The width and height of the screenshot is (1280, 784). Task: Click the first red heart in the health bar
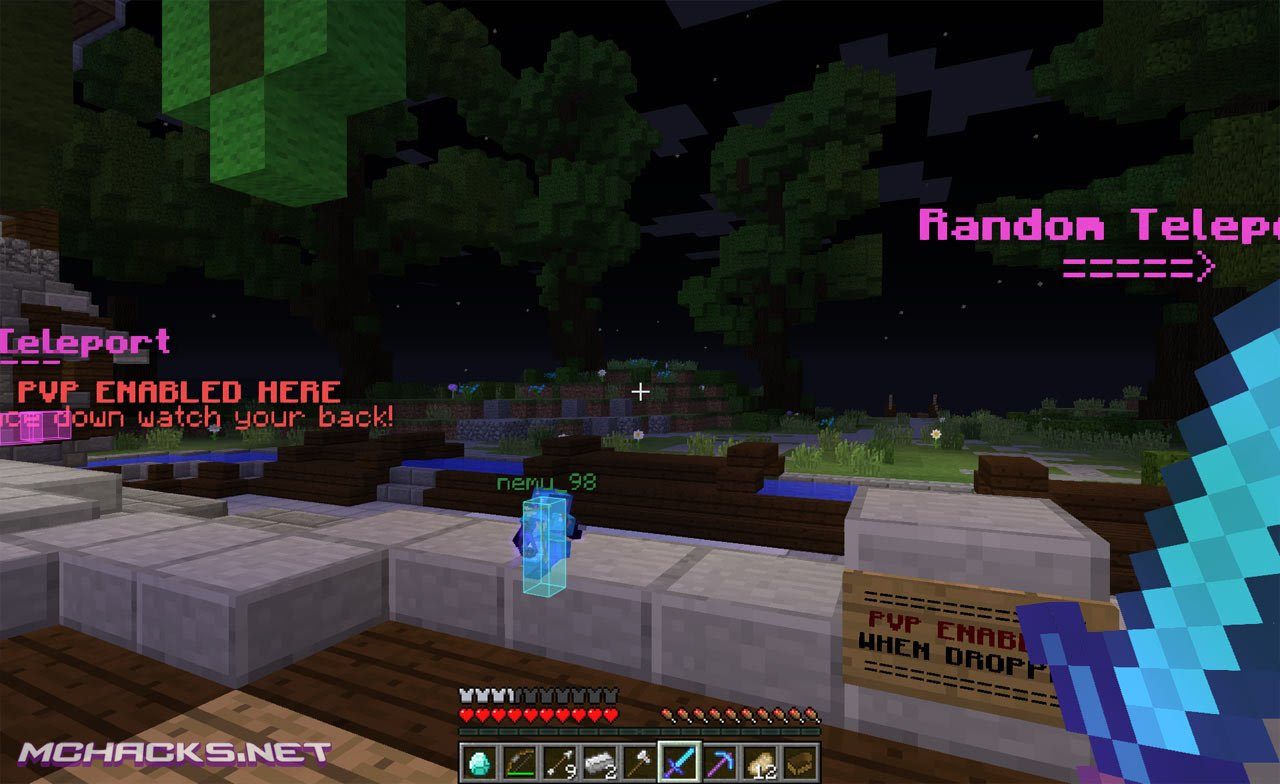coord(465,714)
